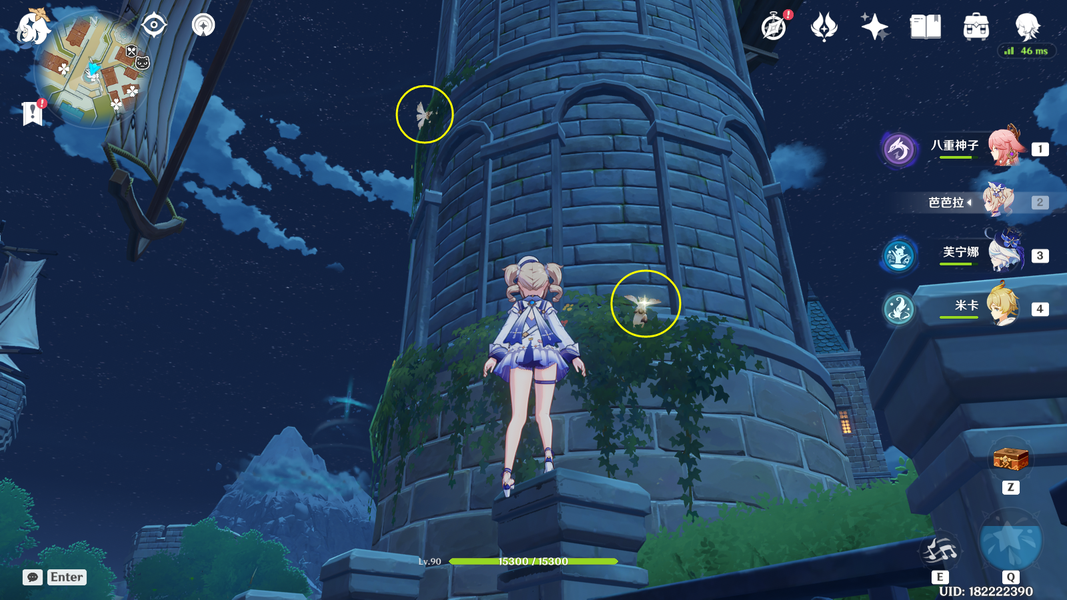Viewport: 1067px width, 600px height.
Task: Open the compass icon with red alert
Action: click(x=773, y=27)
